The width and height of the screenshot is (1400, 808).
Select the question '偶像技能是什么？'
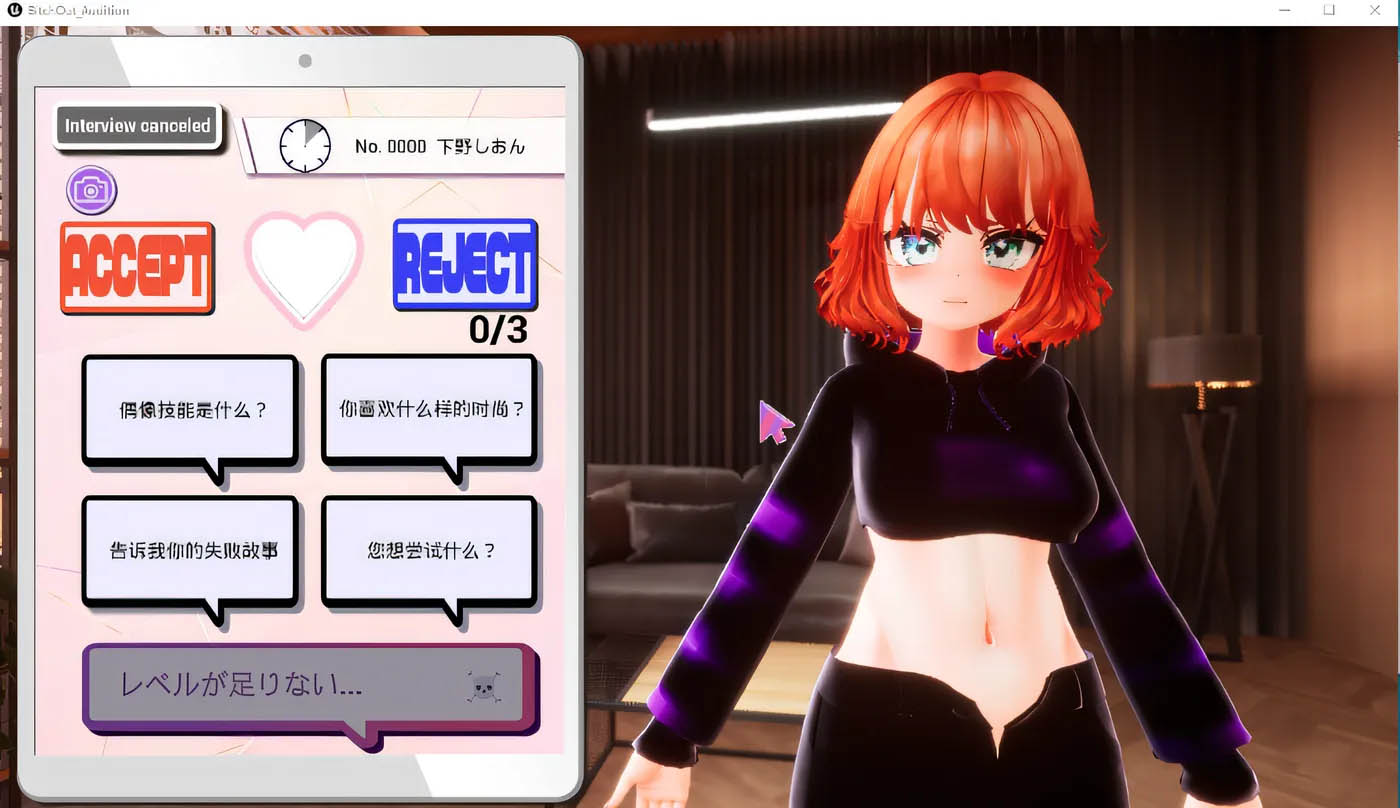coord(188,408)
